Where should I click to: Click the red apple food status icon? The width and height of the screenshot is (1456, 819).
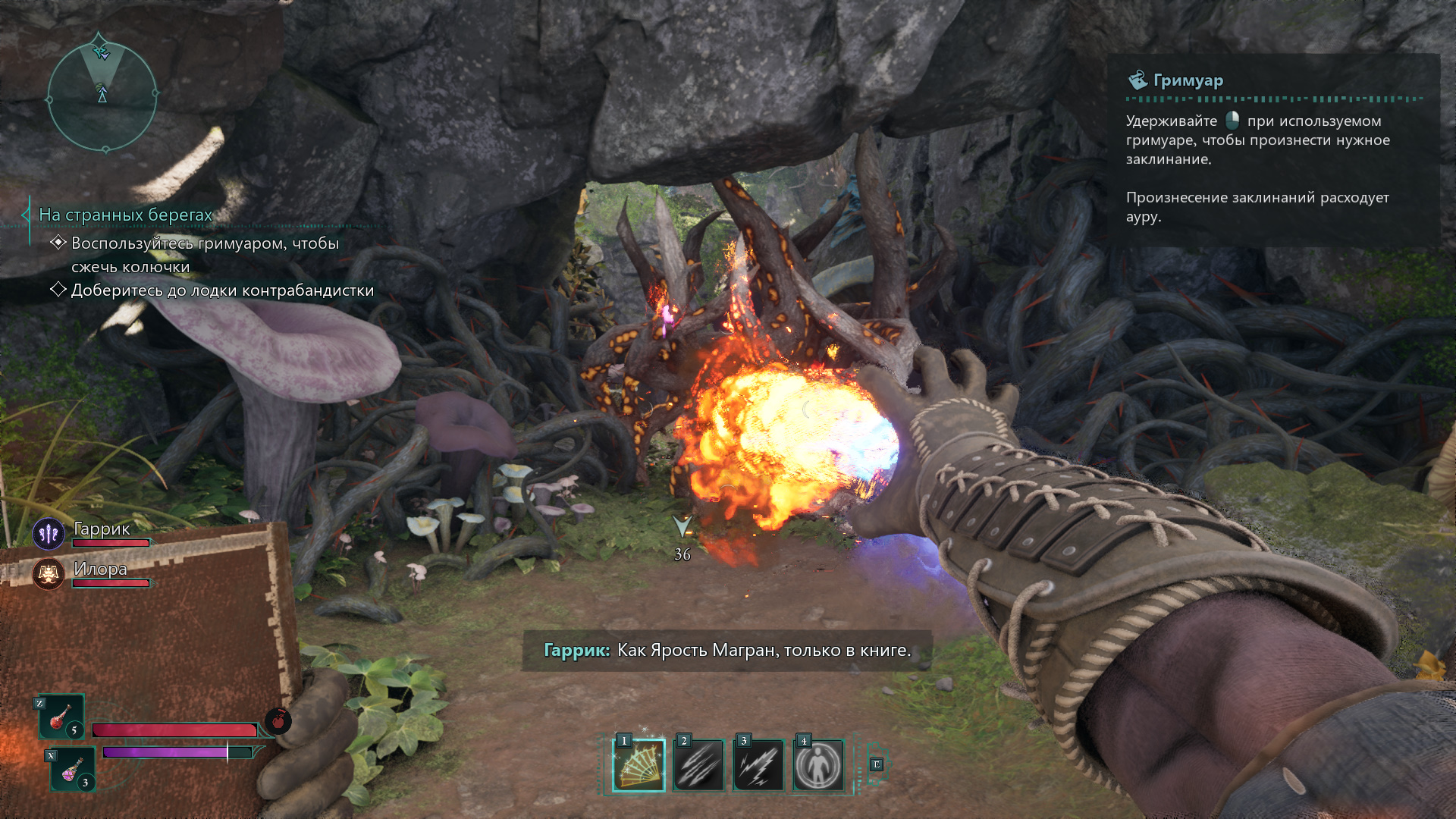pos(278,720)
